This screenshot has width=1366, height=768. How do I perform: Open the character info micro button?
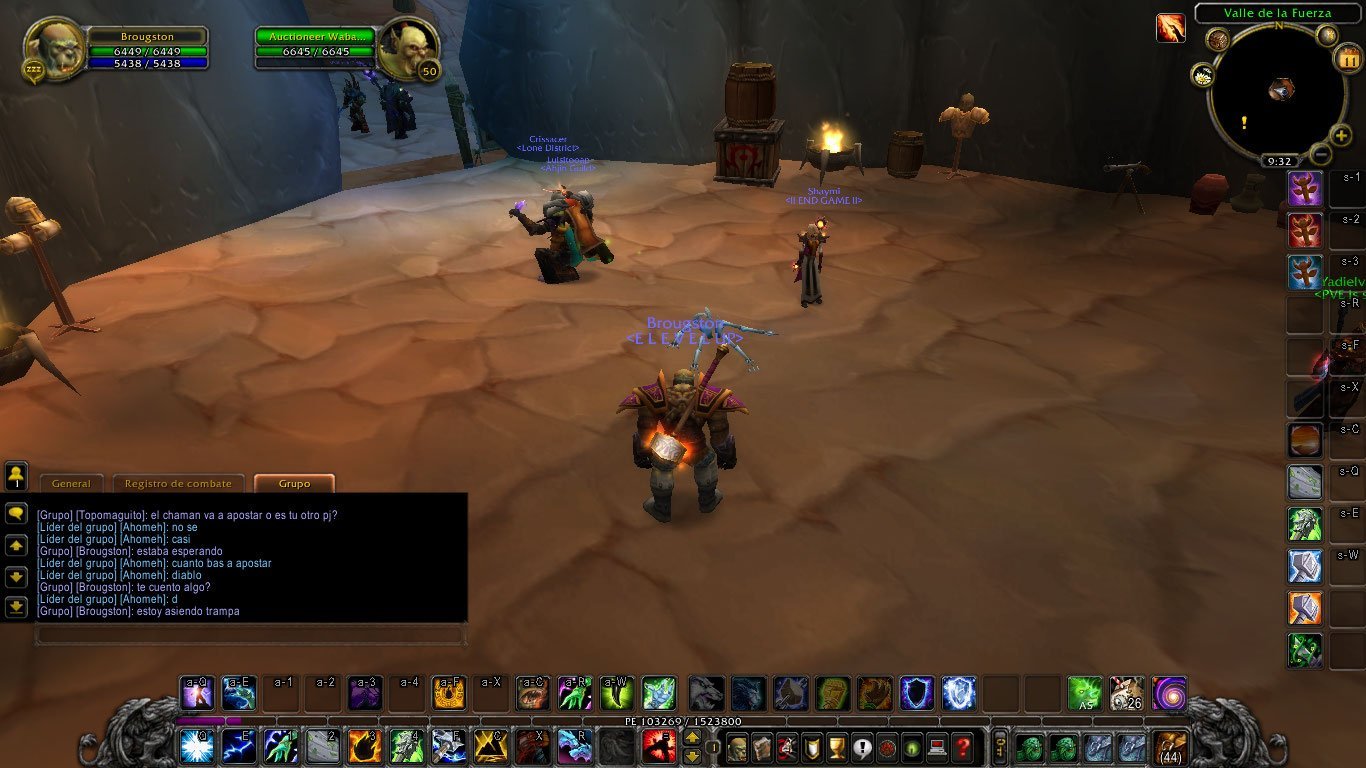pos(737,747)
